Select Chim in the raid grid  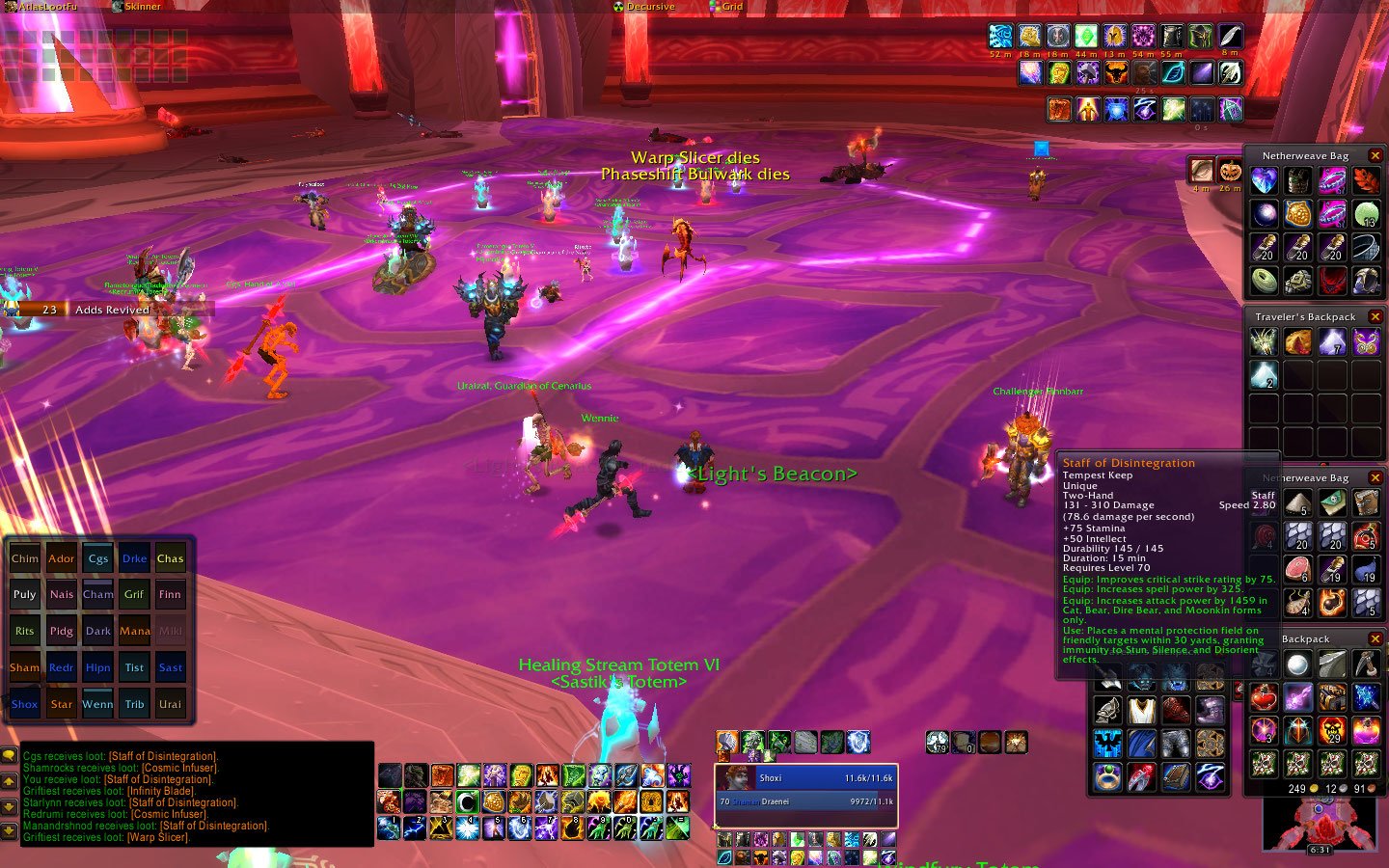click(x=25, y=558)
